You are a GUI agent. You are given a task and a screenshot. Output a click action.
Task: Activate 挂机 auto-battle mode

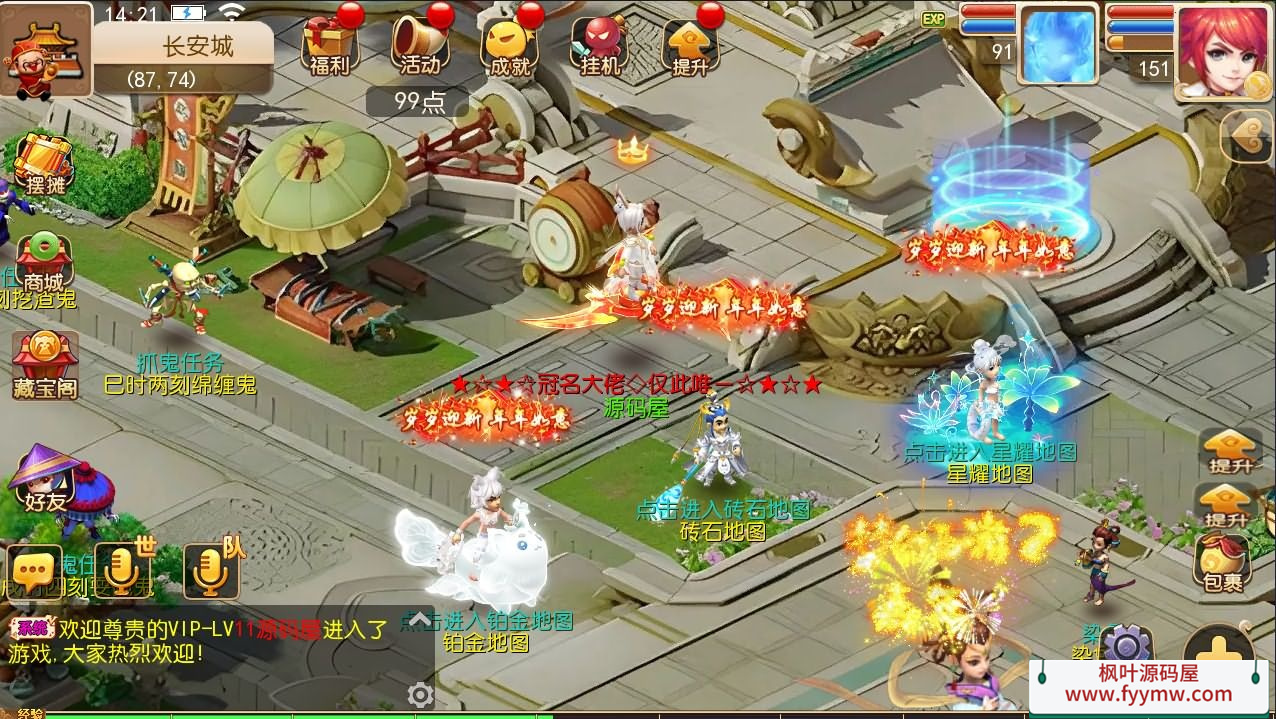pos(600,44)
